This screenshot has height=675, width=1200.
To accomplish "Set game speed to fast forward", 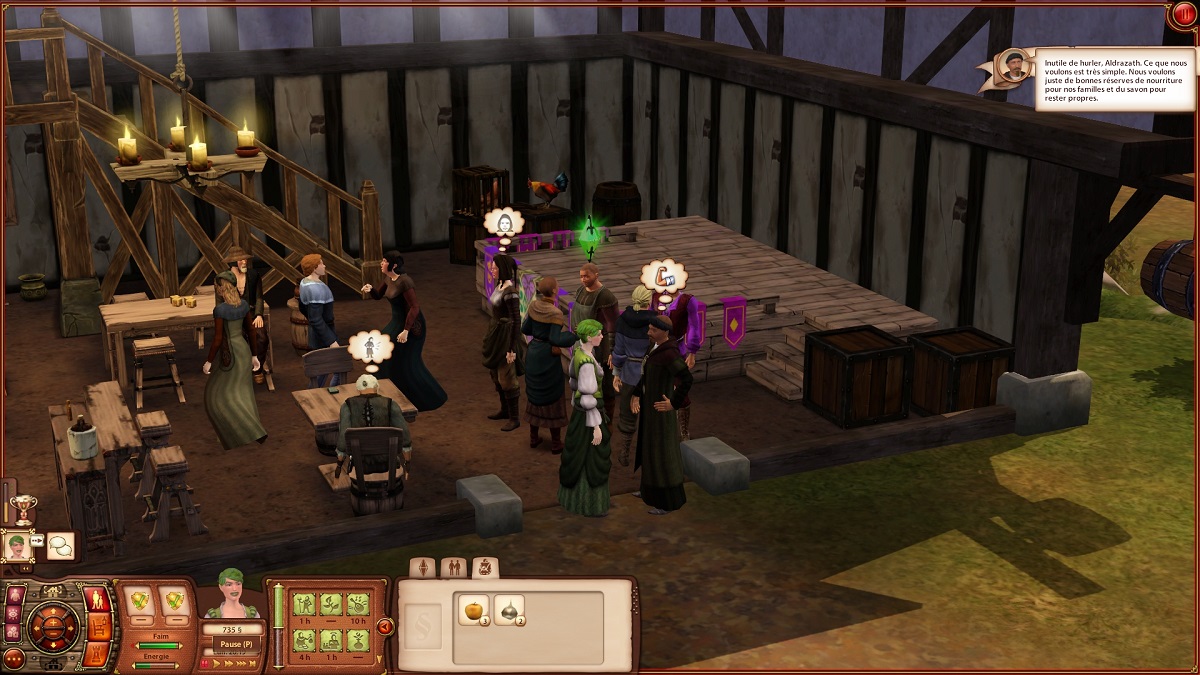I will point(229,662).
